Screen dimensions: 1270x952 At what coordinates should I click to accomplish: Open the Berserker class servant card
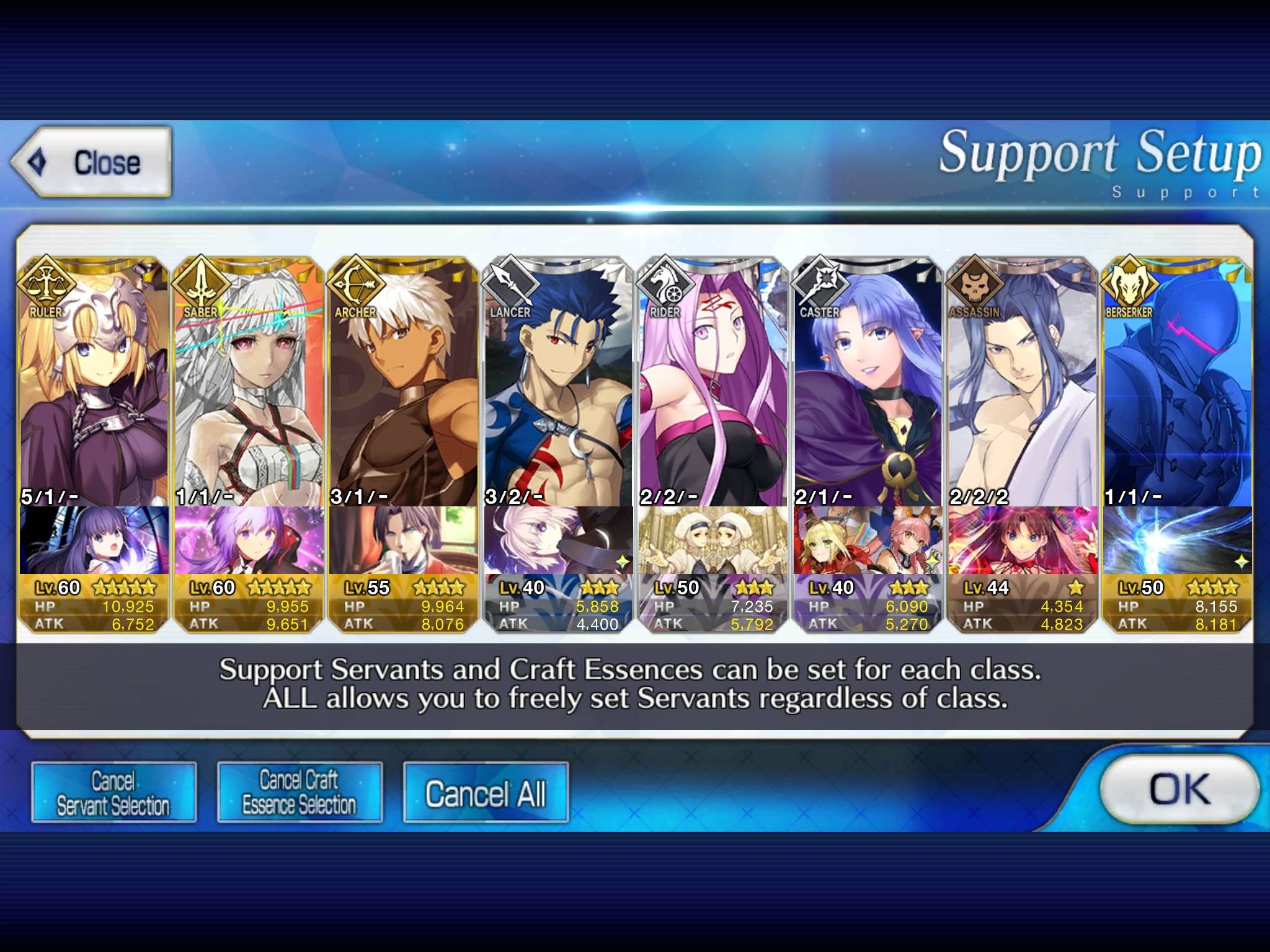coord(1177,384)
